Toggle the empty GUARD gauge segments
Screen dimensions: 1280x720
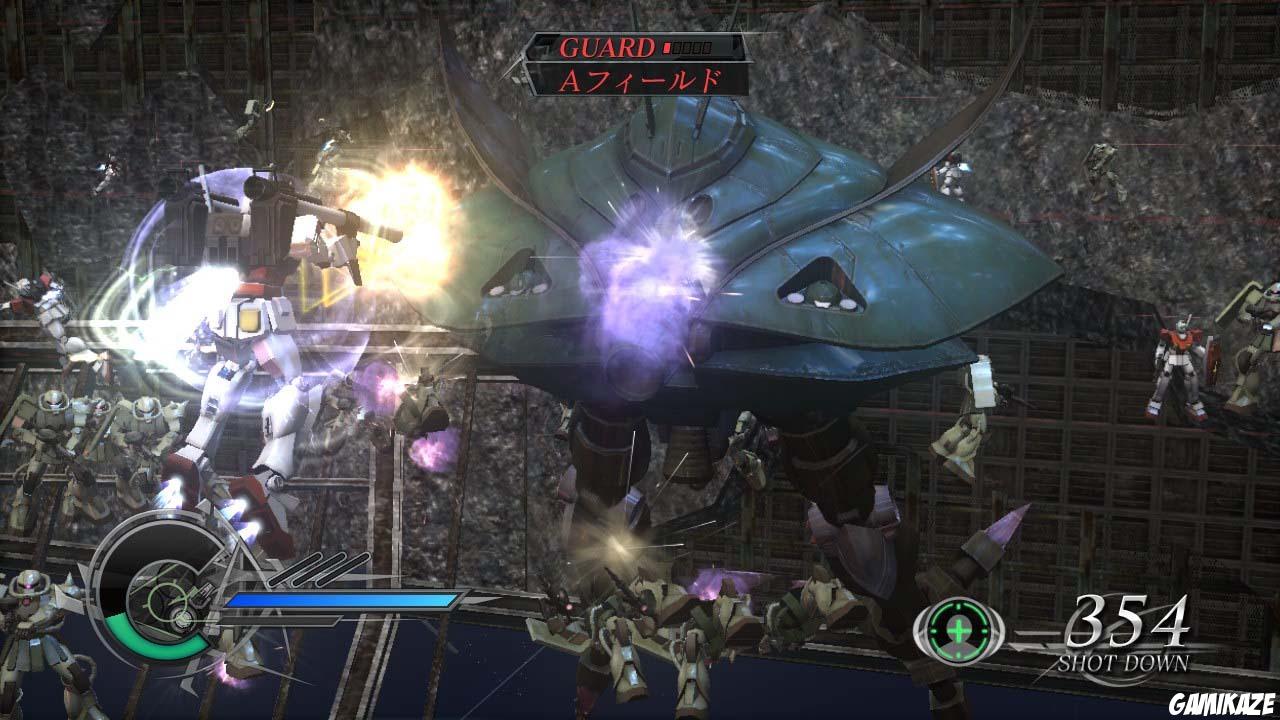(693, 48)
